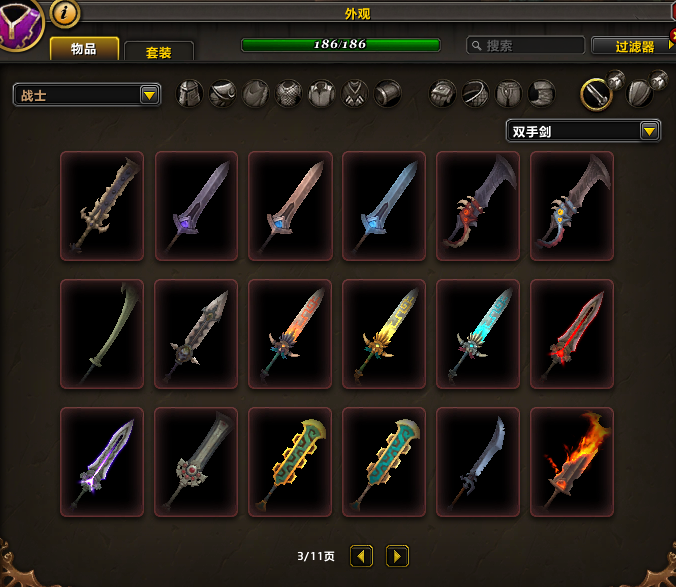676x587 pixels.
Task: Select the highlighted main-hand sword slot
Action: tap(599, 94)
